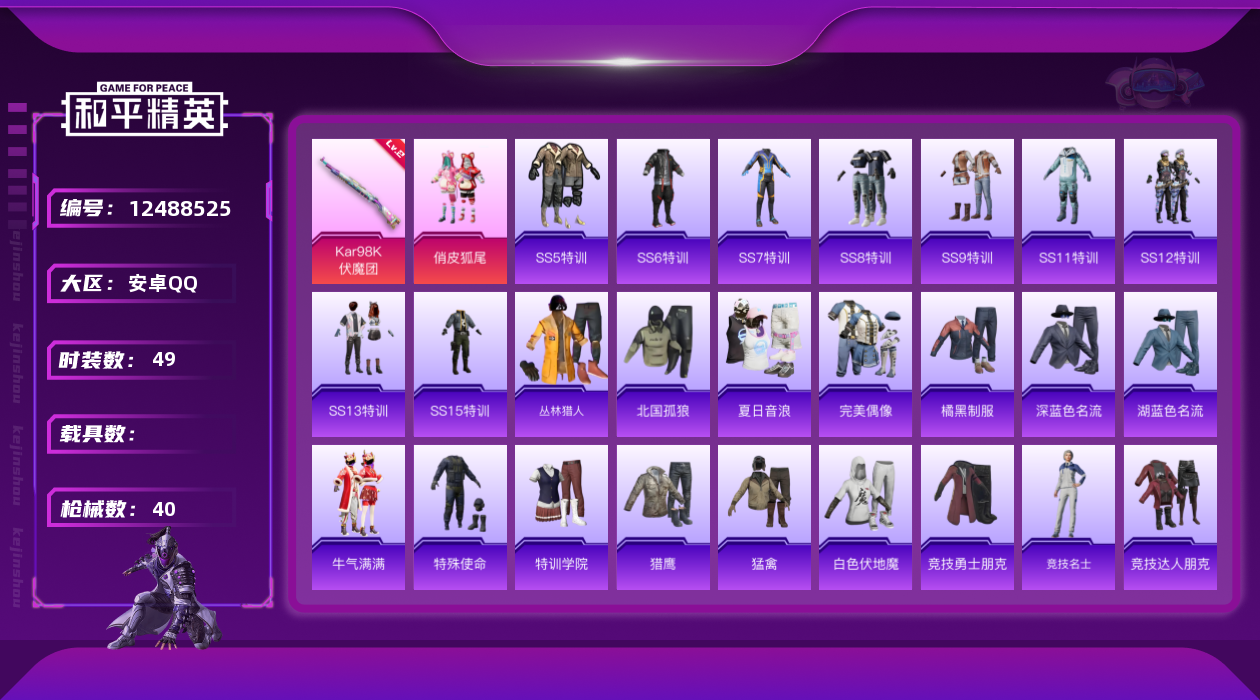Choose the 湖蓝色名流 suit tile
Image resolution: width=1260 pixels, height=700 pixels.
pyautogui.click(x=1170, y=364)
